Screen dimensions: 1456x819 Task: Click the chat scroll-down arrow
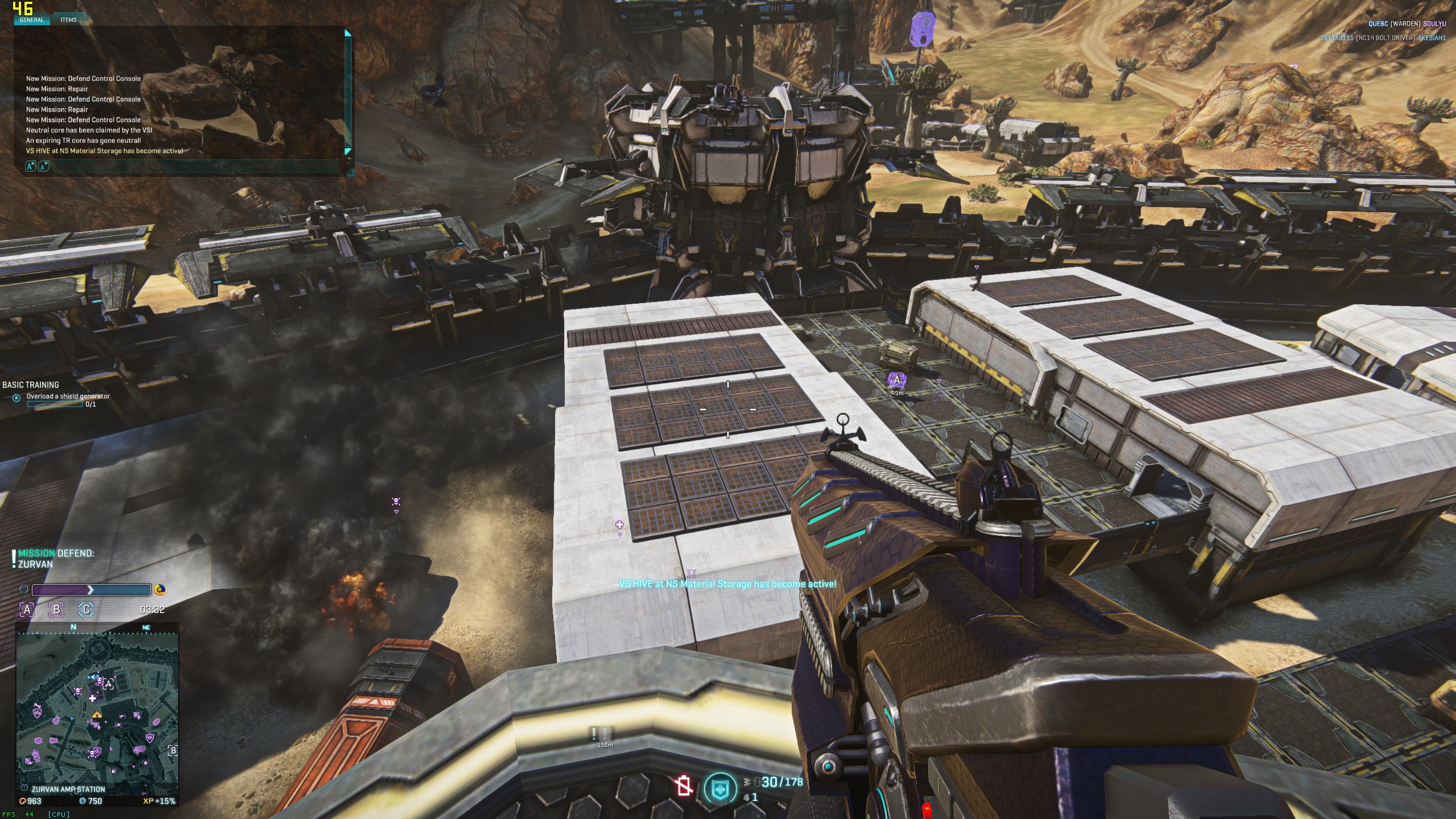[348, 151]
